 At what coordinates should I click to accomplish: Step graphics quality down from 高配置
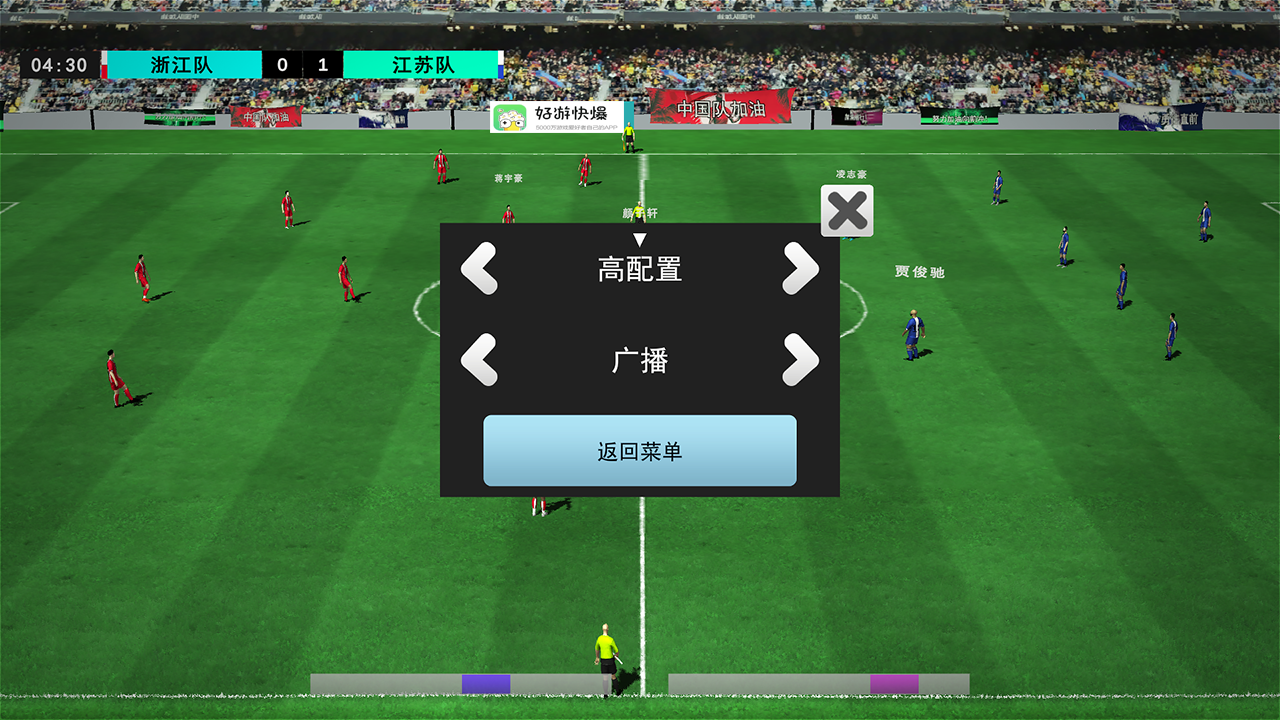pyautogui.click(x=478, y=270)
